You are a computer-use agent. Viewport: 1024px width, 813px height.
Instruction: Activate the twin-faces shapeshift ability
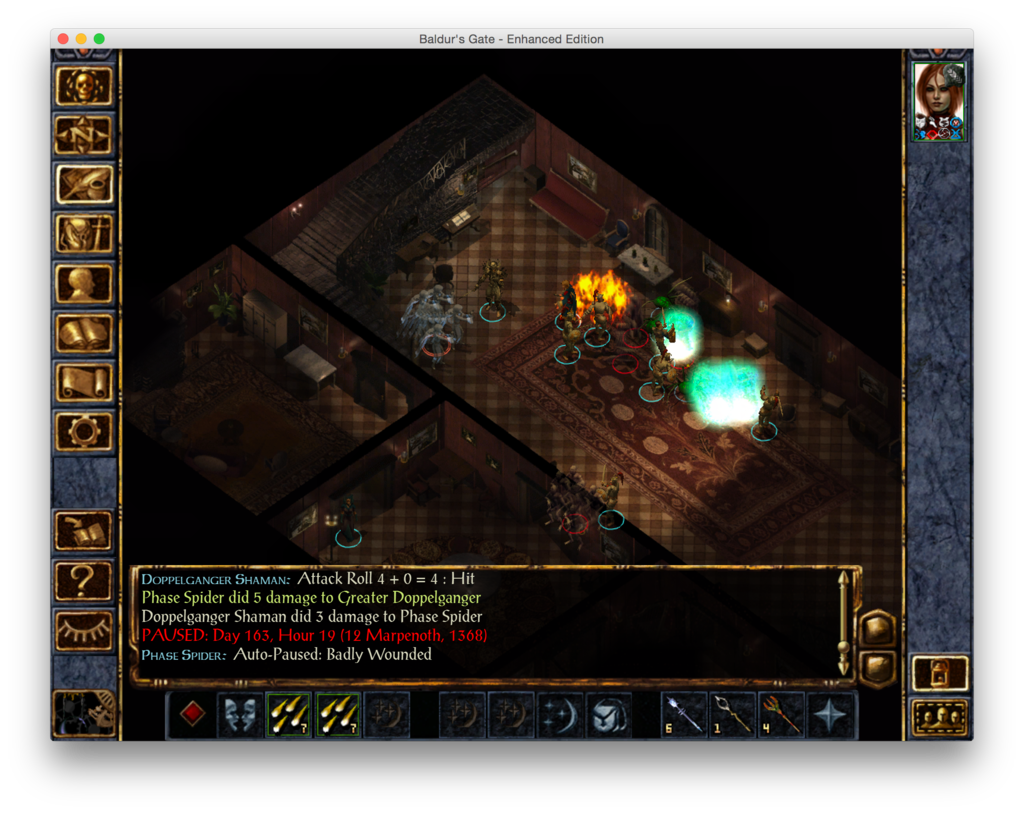pos(241,715)
